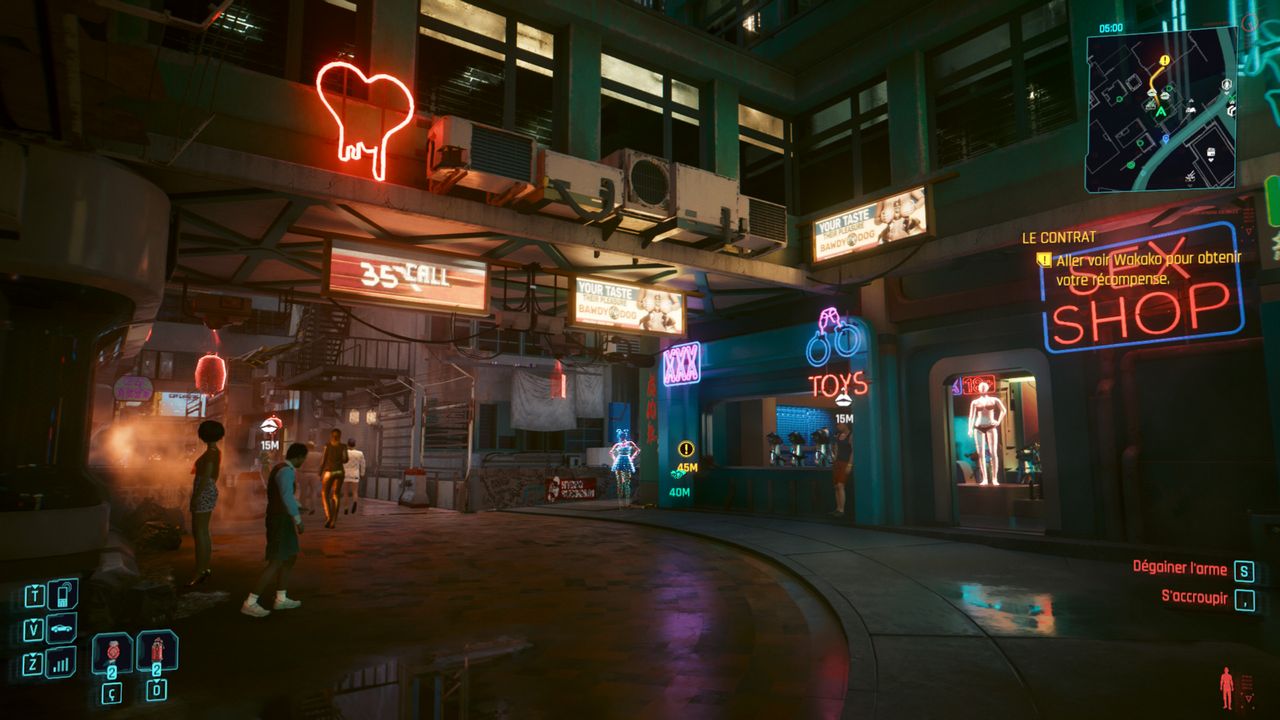Click the yellow objective marker showing 45M
The width and height of the screenshot is (1280, 720).
686,450
